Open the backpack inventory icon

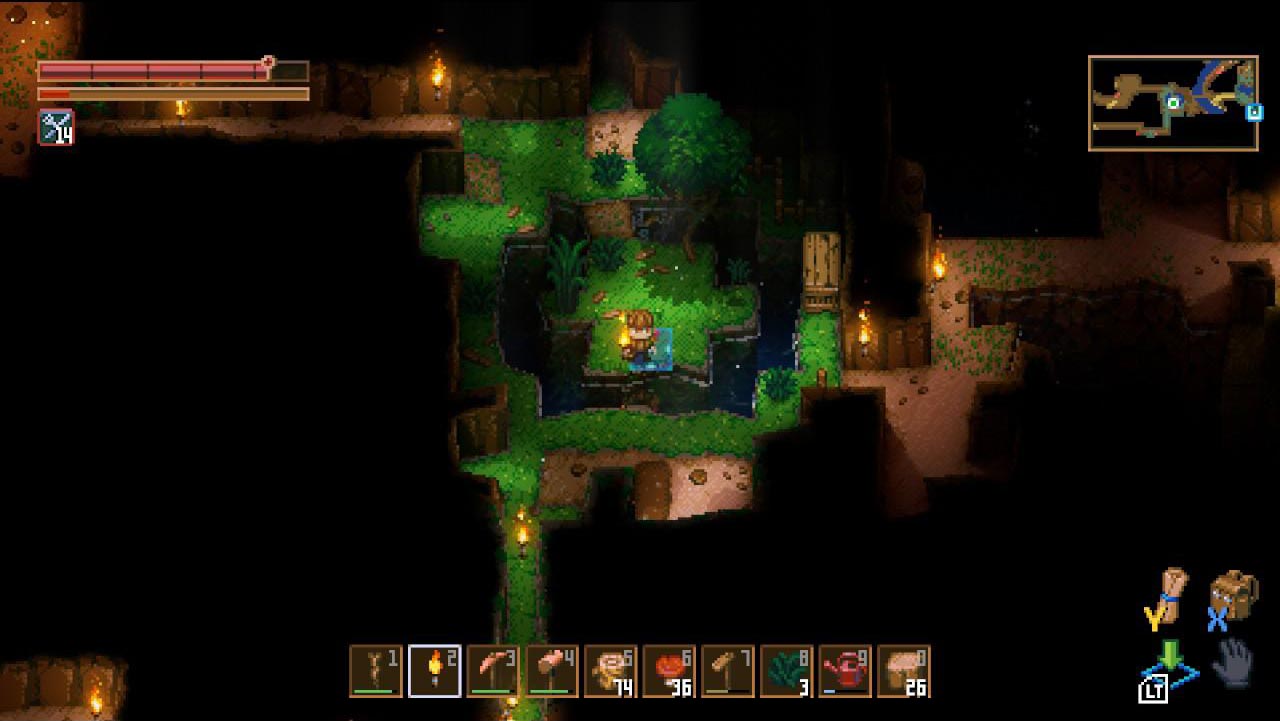pyautogui.click(x=1231, y=595)
